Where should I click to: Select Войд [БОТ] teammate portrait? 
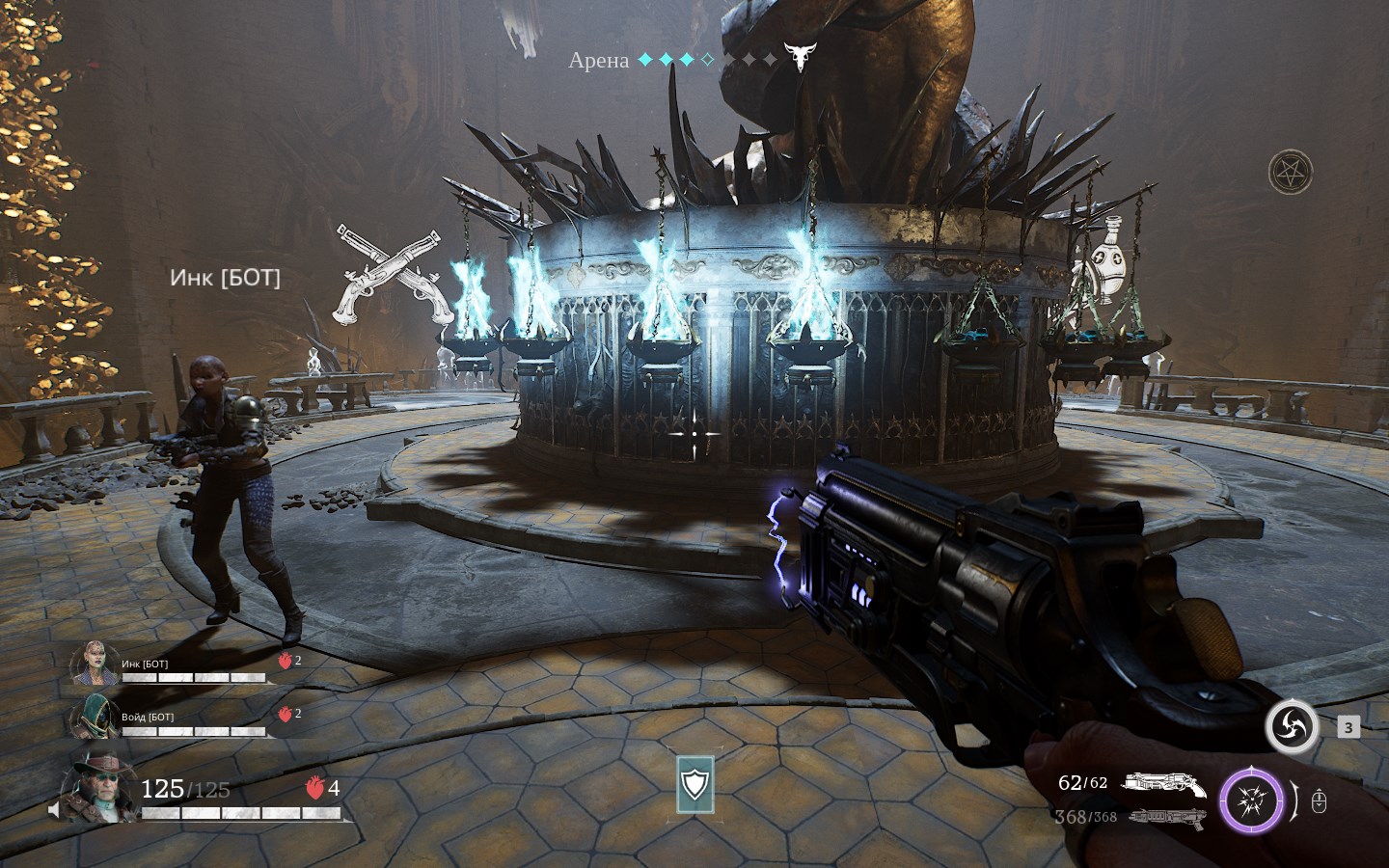click(x=94, y=717)
